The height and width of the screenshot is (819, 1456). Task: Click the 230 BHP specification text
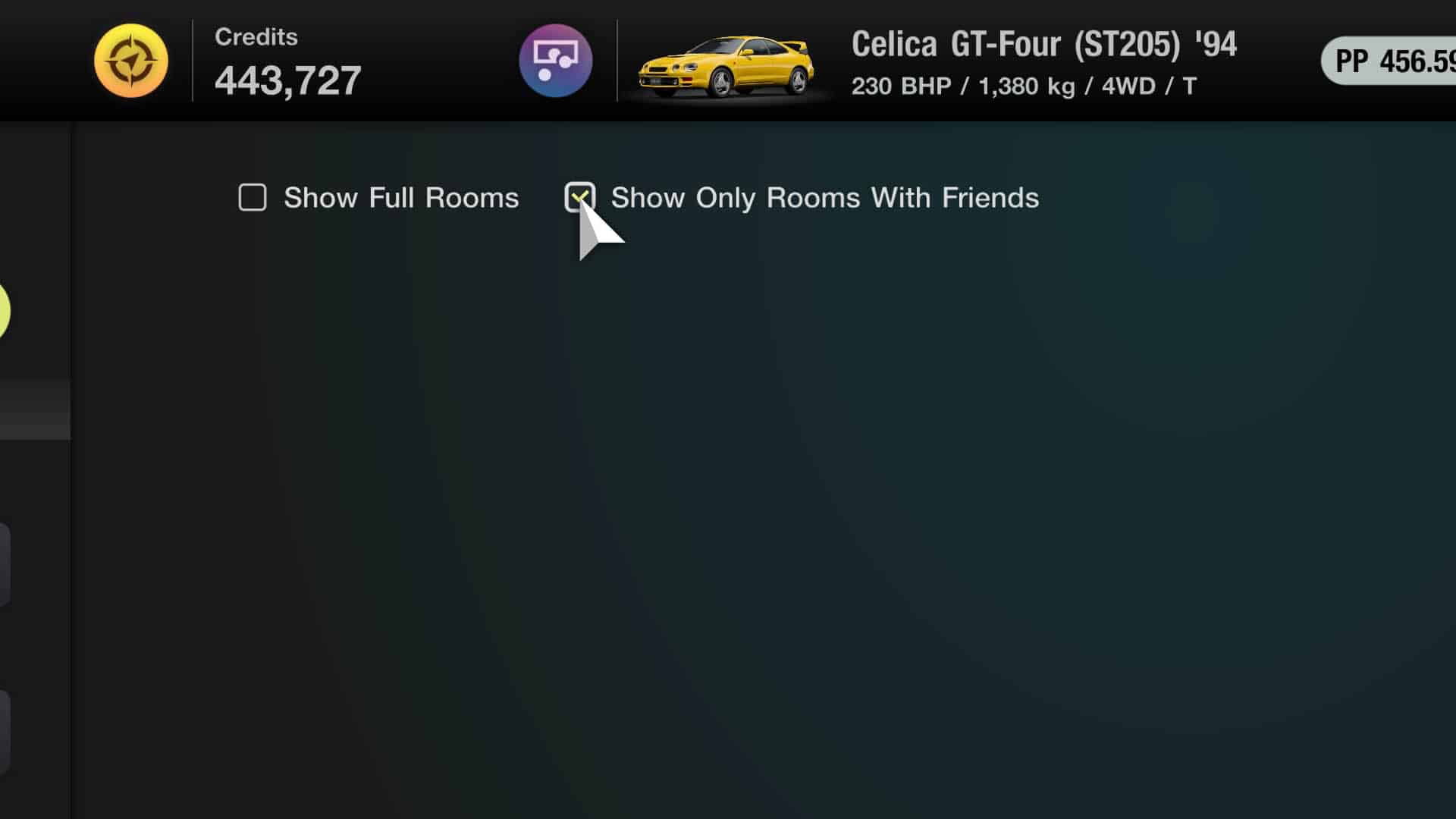tap(902, 86)
